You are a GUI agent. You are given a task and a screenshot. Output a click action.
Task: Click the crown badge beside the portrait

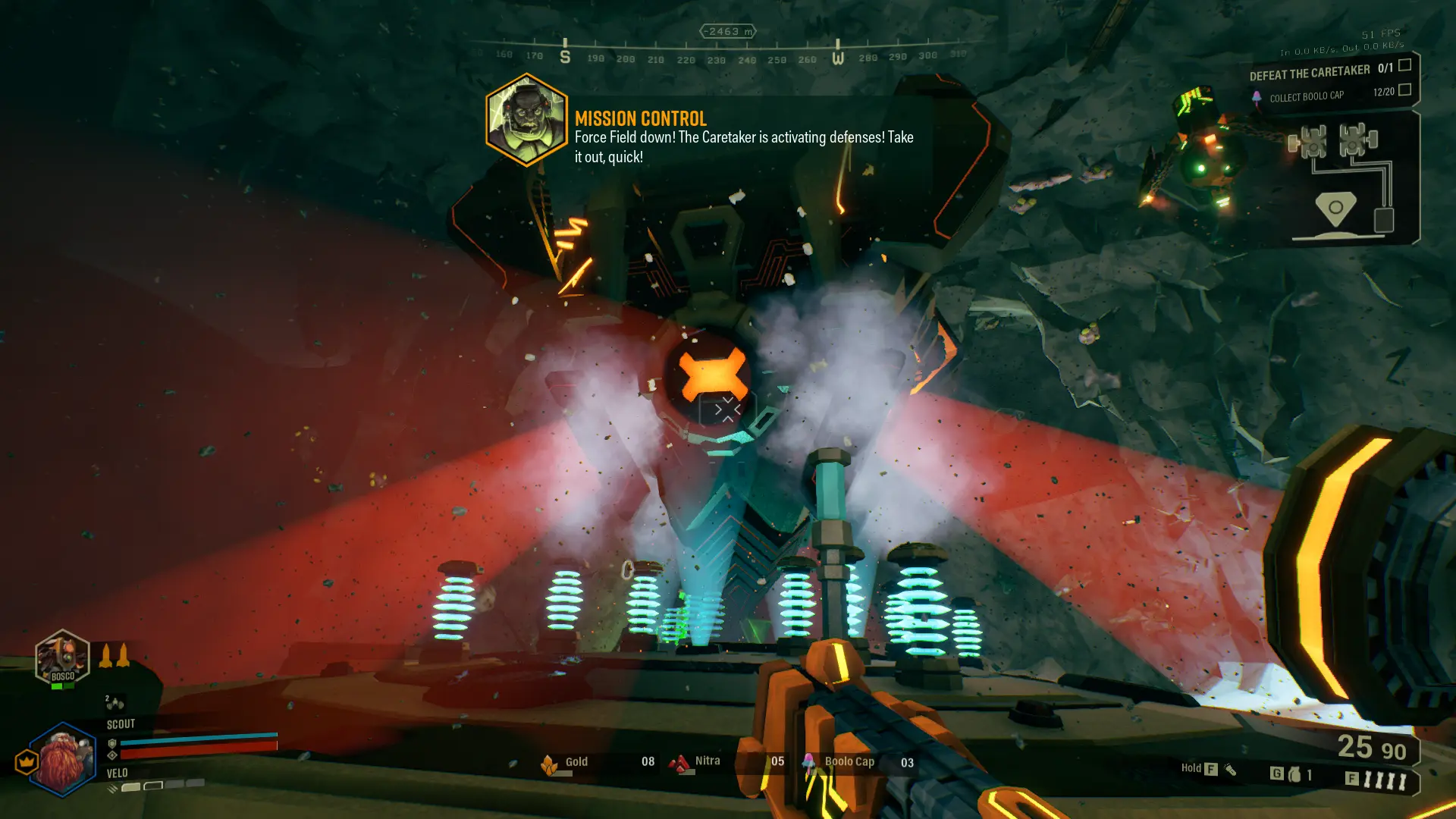point(27,761)
